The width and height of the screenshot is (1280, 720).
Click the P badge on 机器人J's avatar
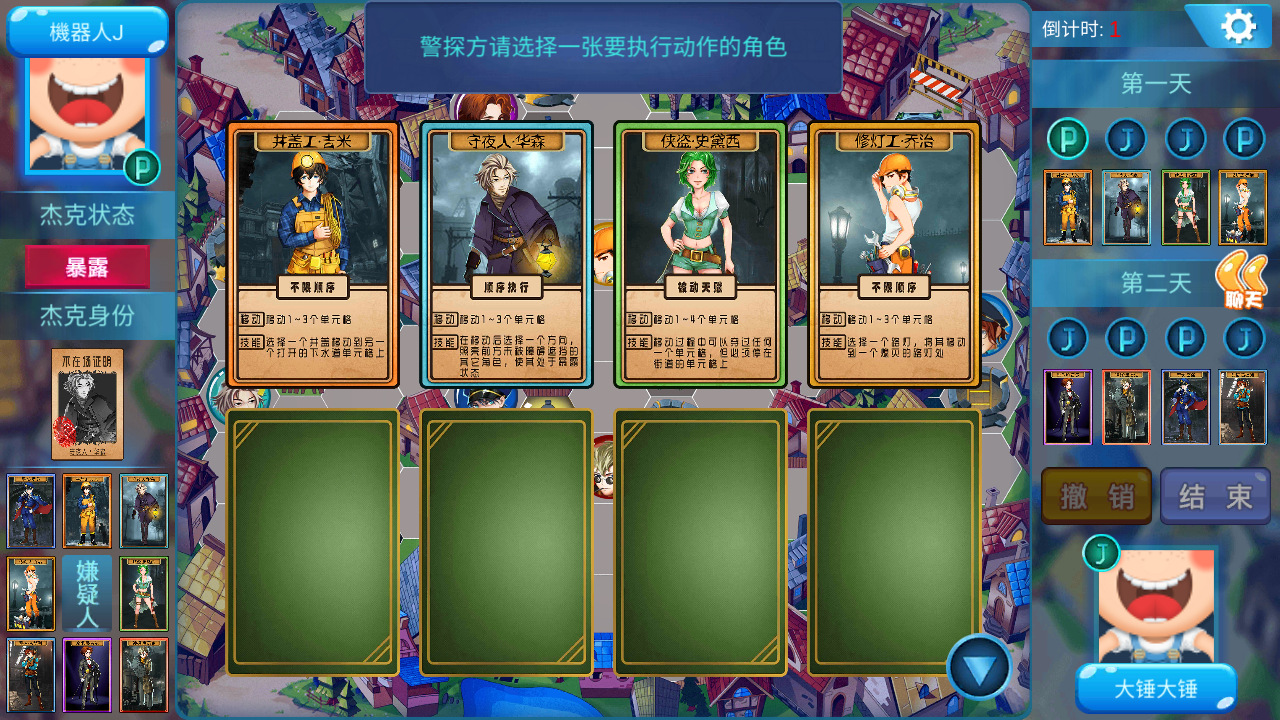point(142,168)
